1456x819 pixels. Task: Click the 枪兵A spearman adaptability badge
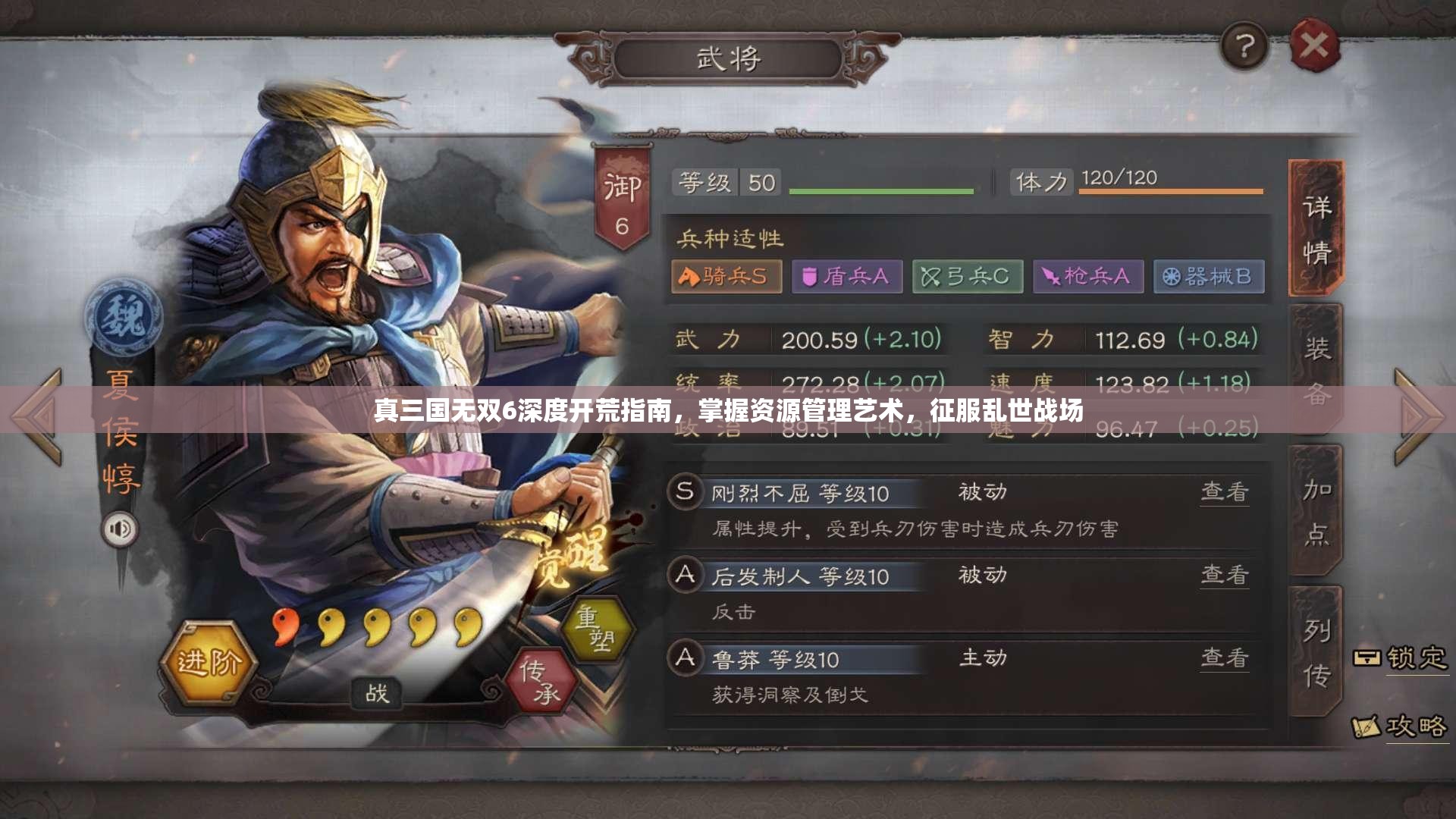[x=1087, y=278]
